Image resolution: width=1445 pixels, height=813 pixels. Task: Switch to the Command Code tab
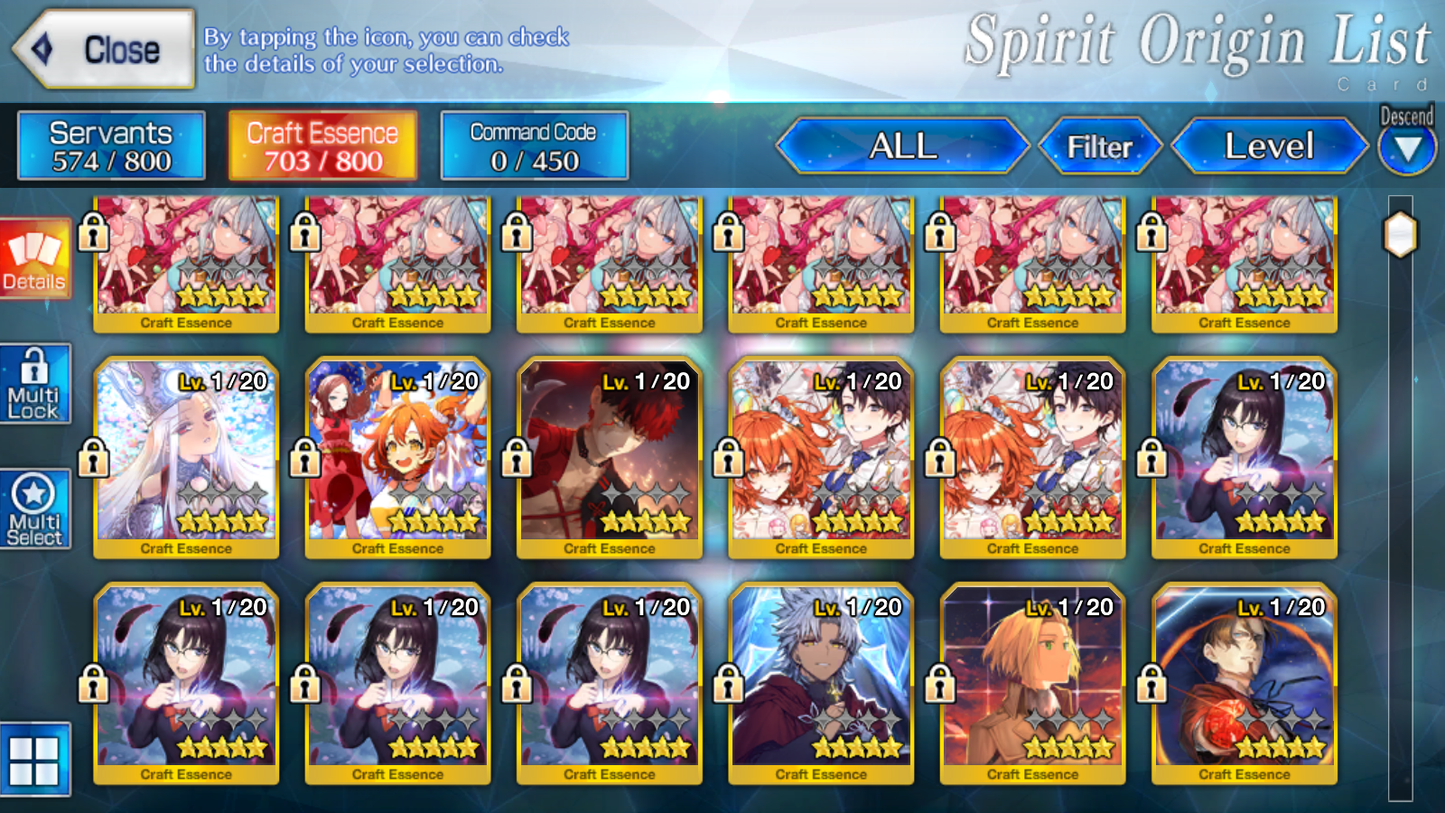[x=533, y=144]
